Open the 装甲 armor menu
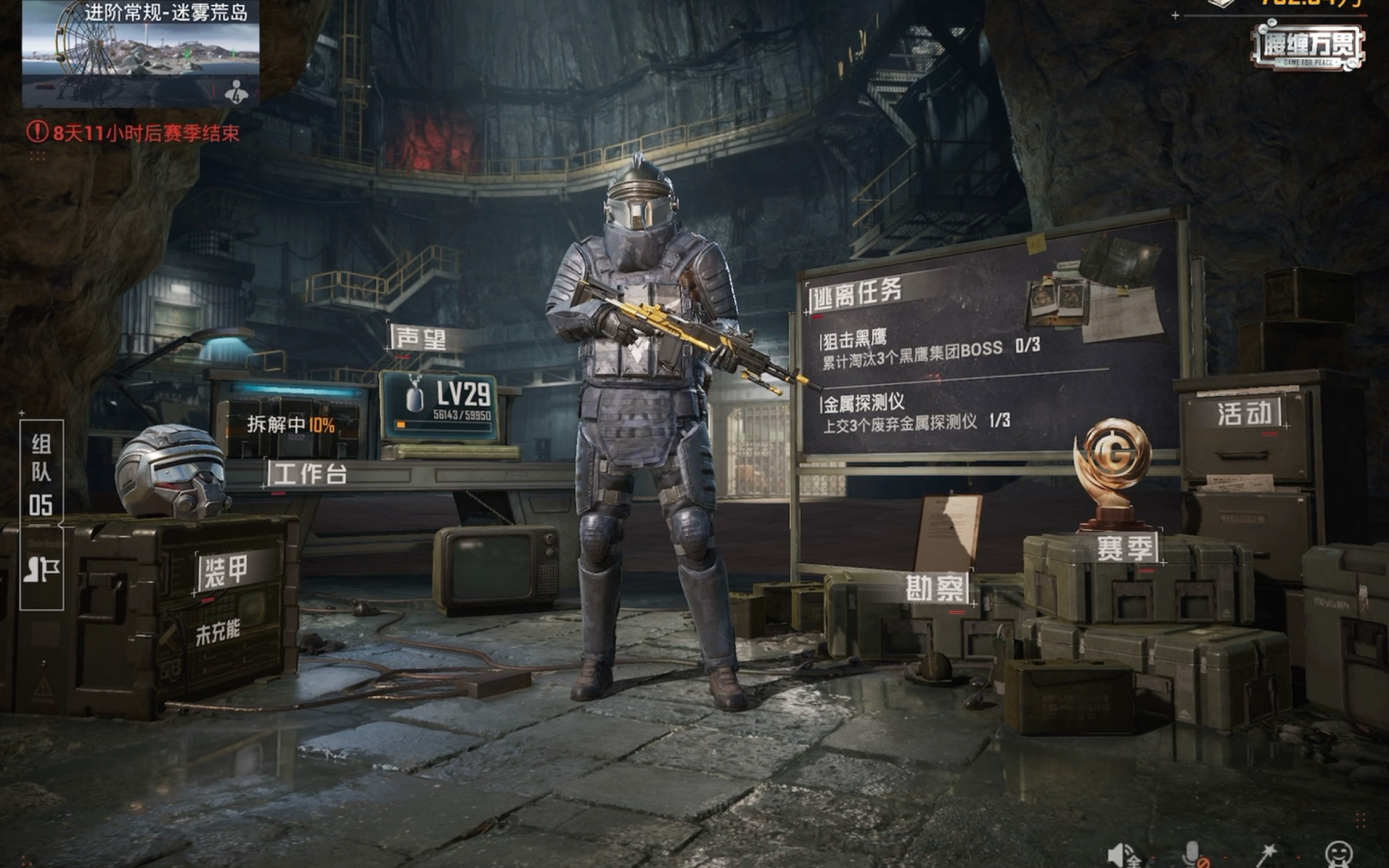The width and height of the screenshot is (1389, 868). click(225, 571)
